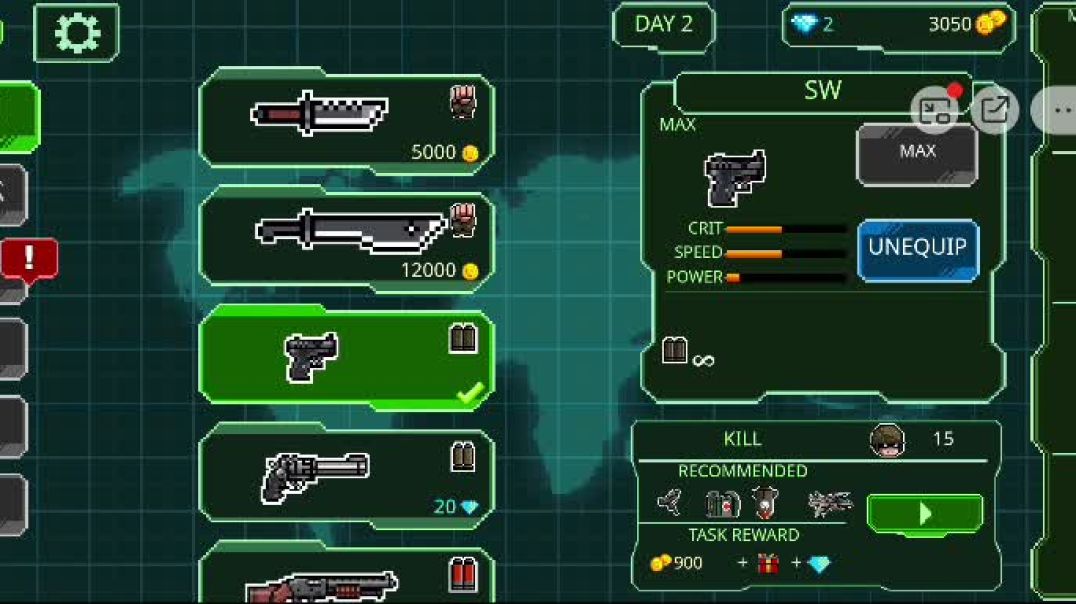The width and height of the screenshot is (1076, 604).
Task: Switch to the green side tab
Action: (18, 118)
